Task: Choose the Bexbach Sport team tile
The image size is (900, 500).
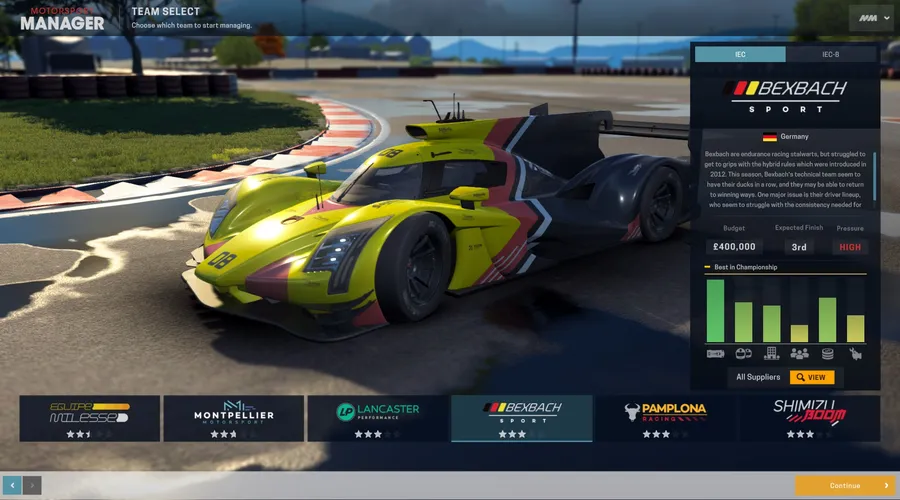Action: click(x=522, y=418)
